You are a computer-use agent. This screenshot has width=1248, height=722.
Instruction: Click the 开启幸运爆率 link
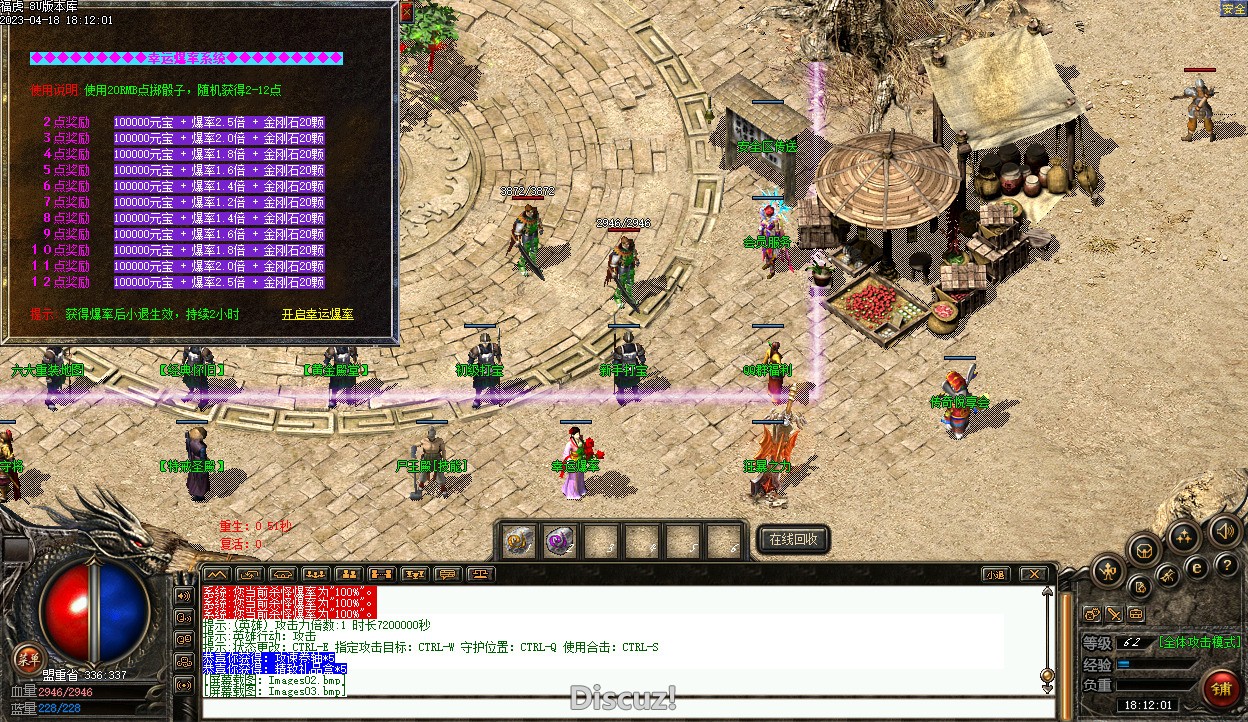point(317,314)
